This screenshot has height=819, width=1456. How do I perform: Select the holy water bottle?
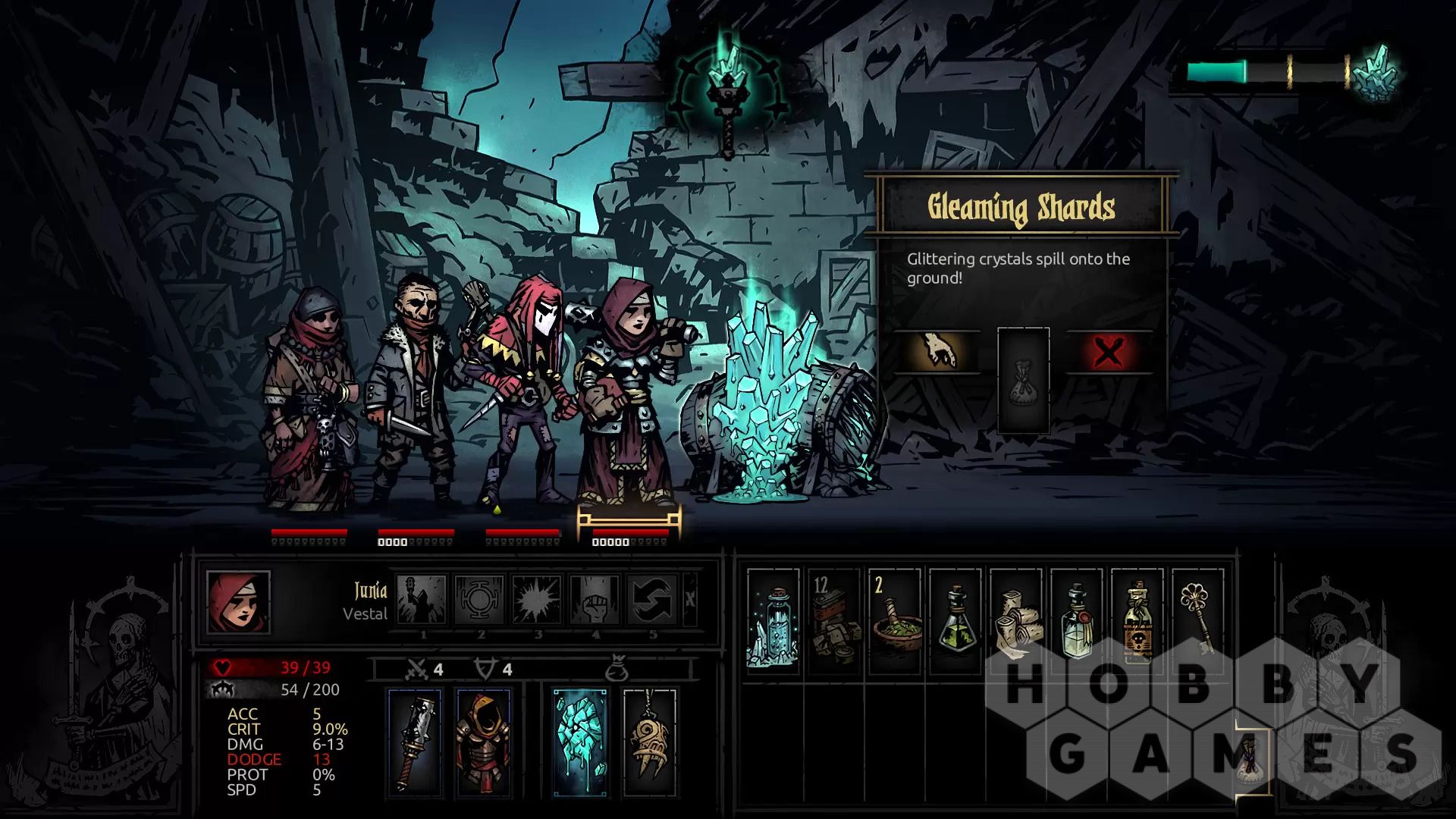[1076, 622]
